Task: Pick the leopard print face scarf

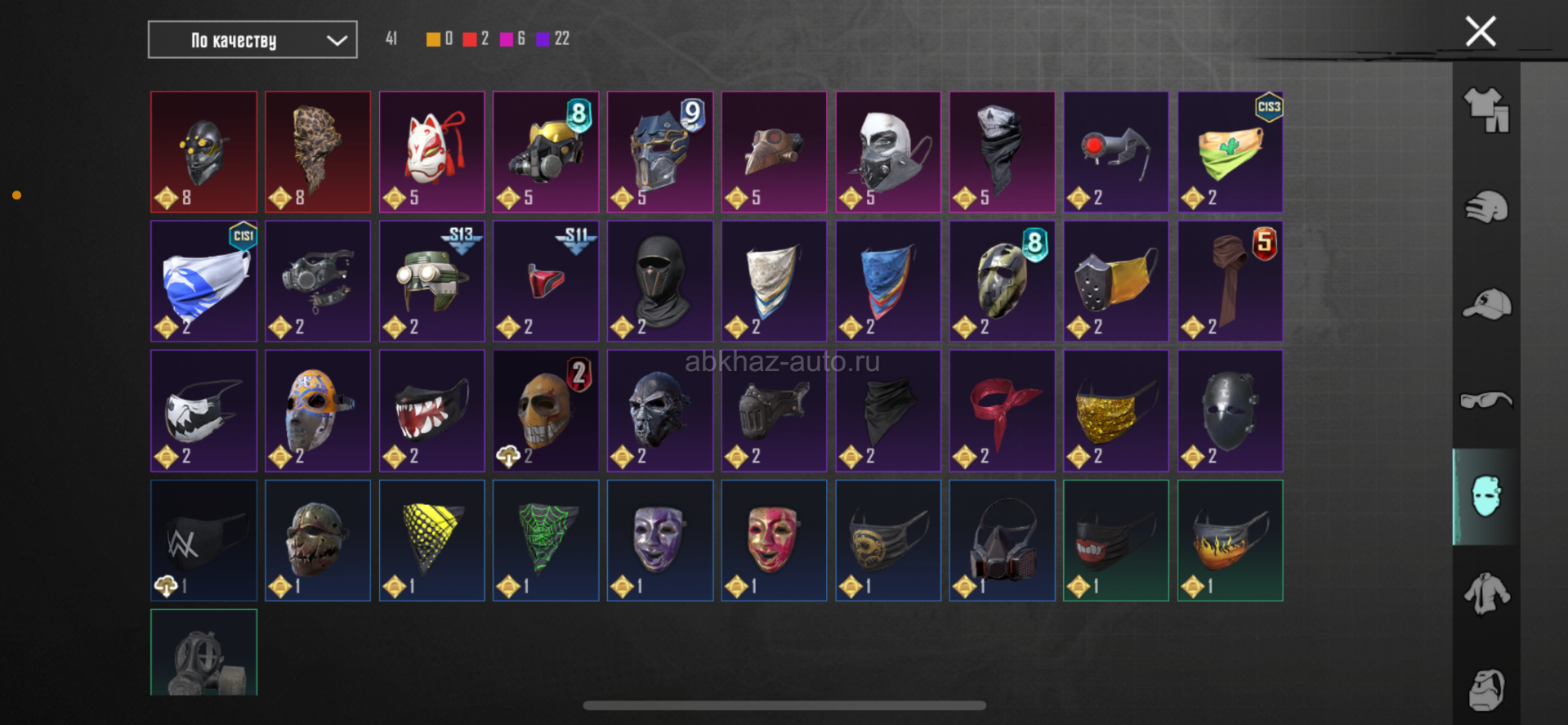Action: point(317,152)
